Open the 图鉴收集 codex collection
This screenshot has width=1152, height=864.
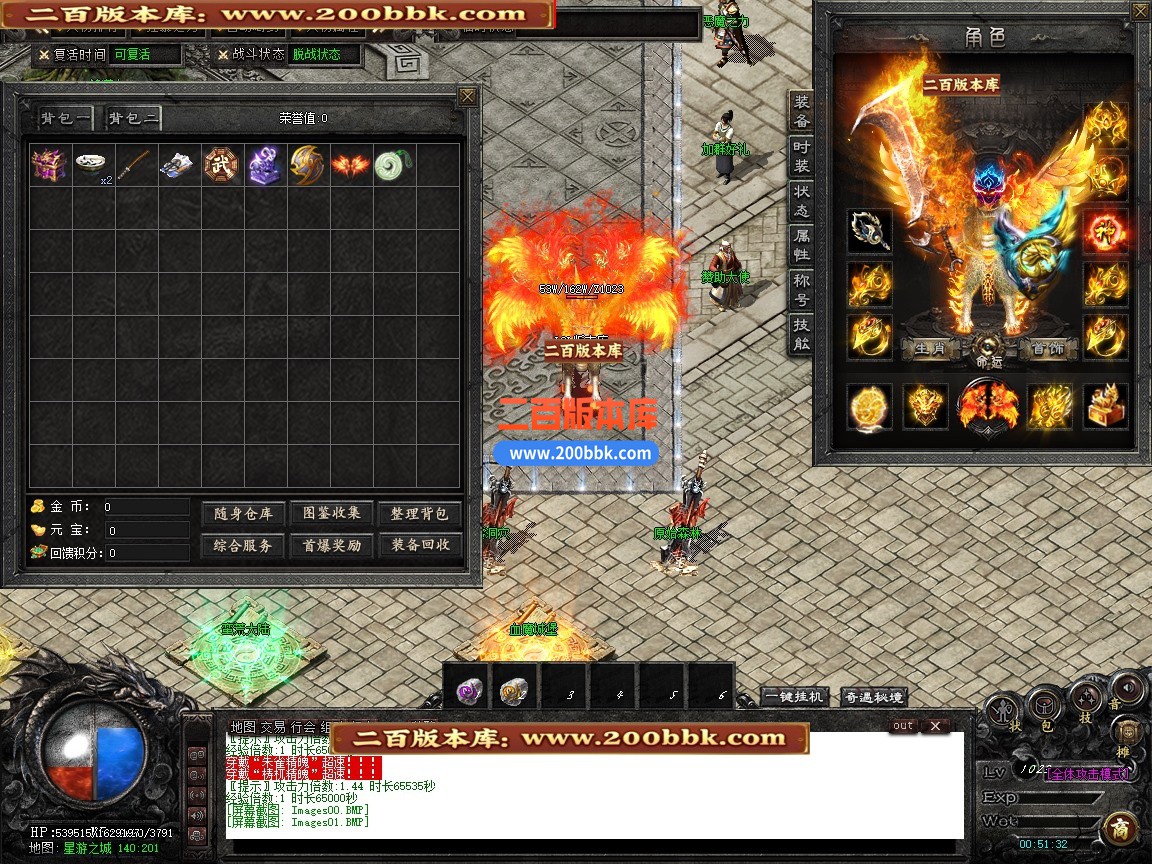(x=331, y=514)
